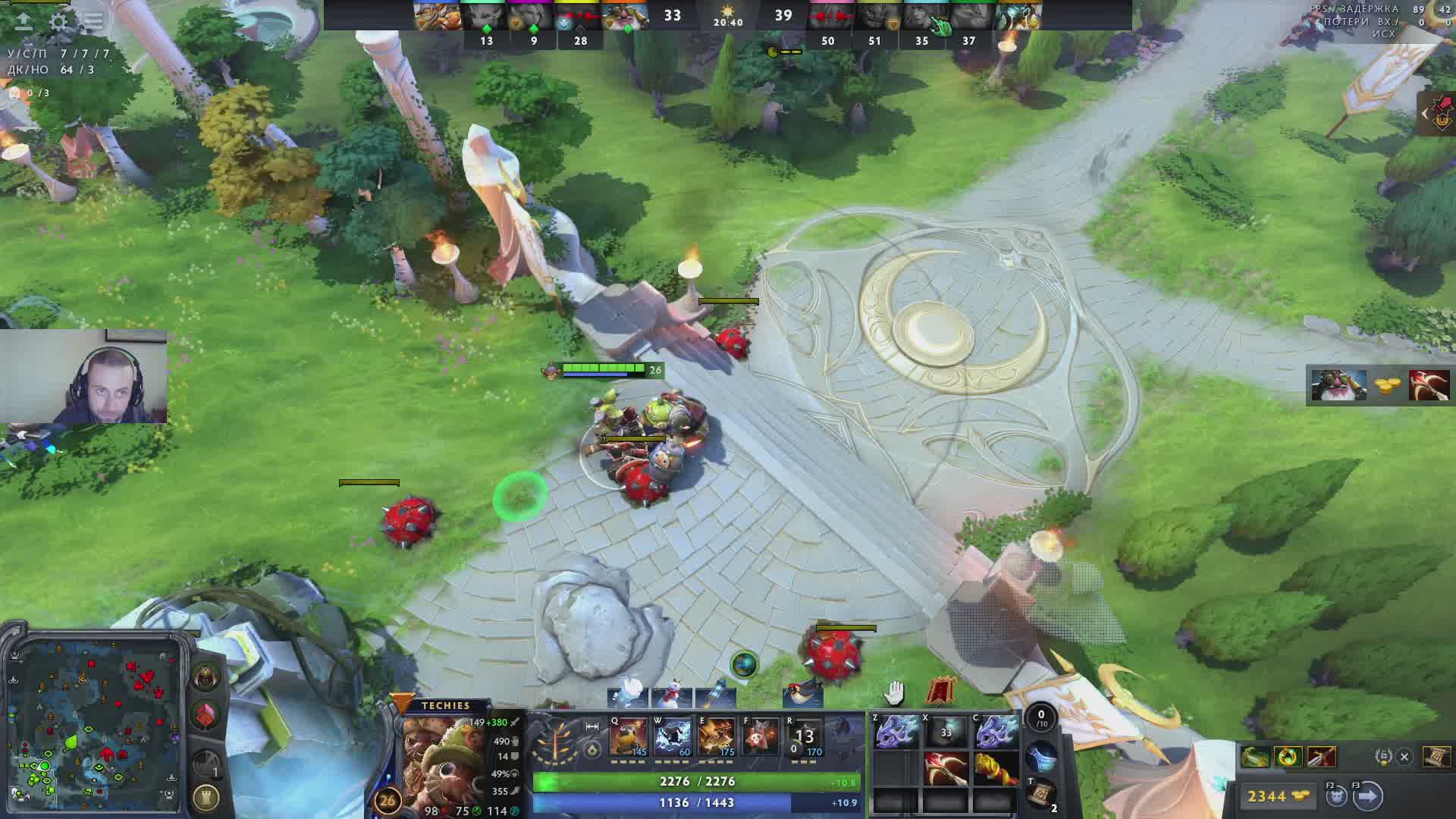This screenshot has width=1456, height=819.
Task: Open the shop via gold counter
Action: tap(1278, 796)
